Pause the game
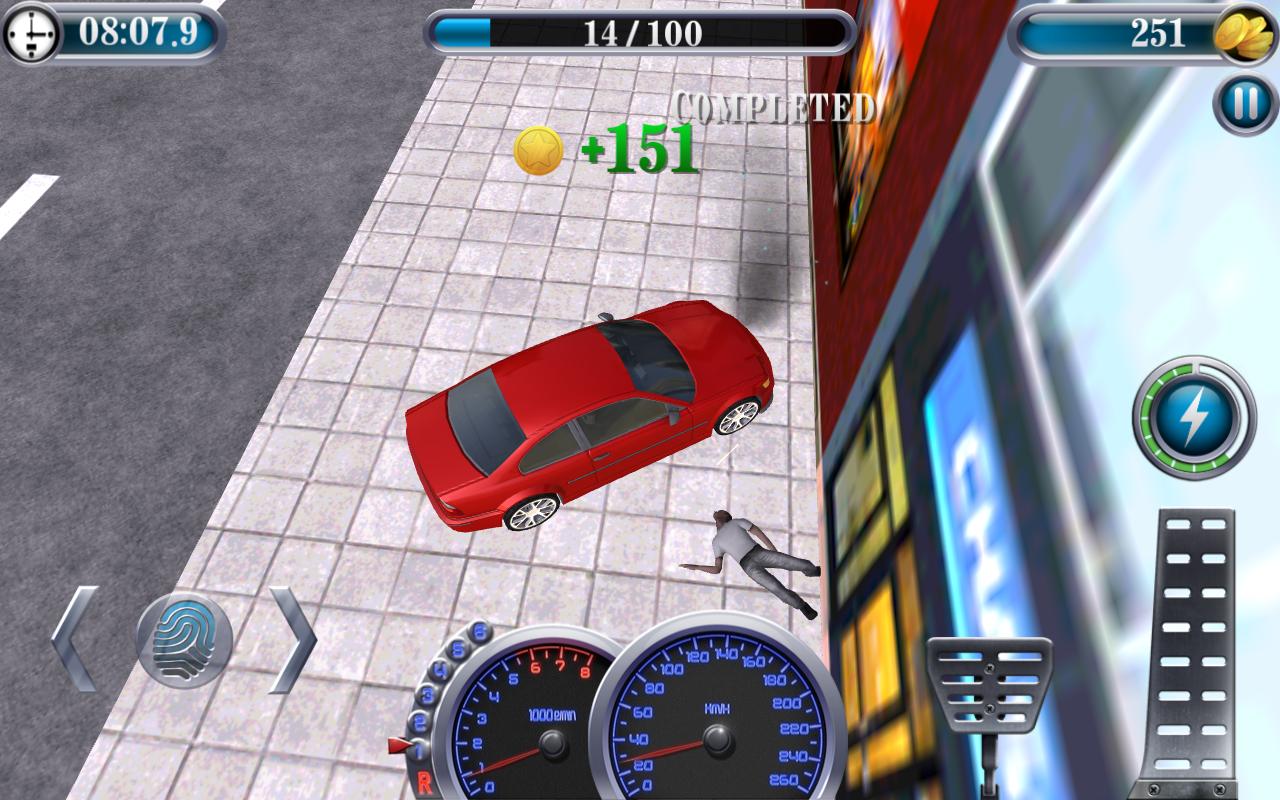1280x800 pixels. pos(1242,101)
